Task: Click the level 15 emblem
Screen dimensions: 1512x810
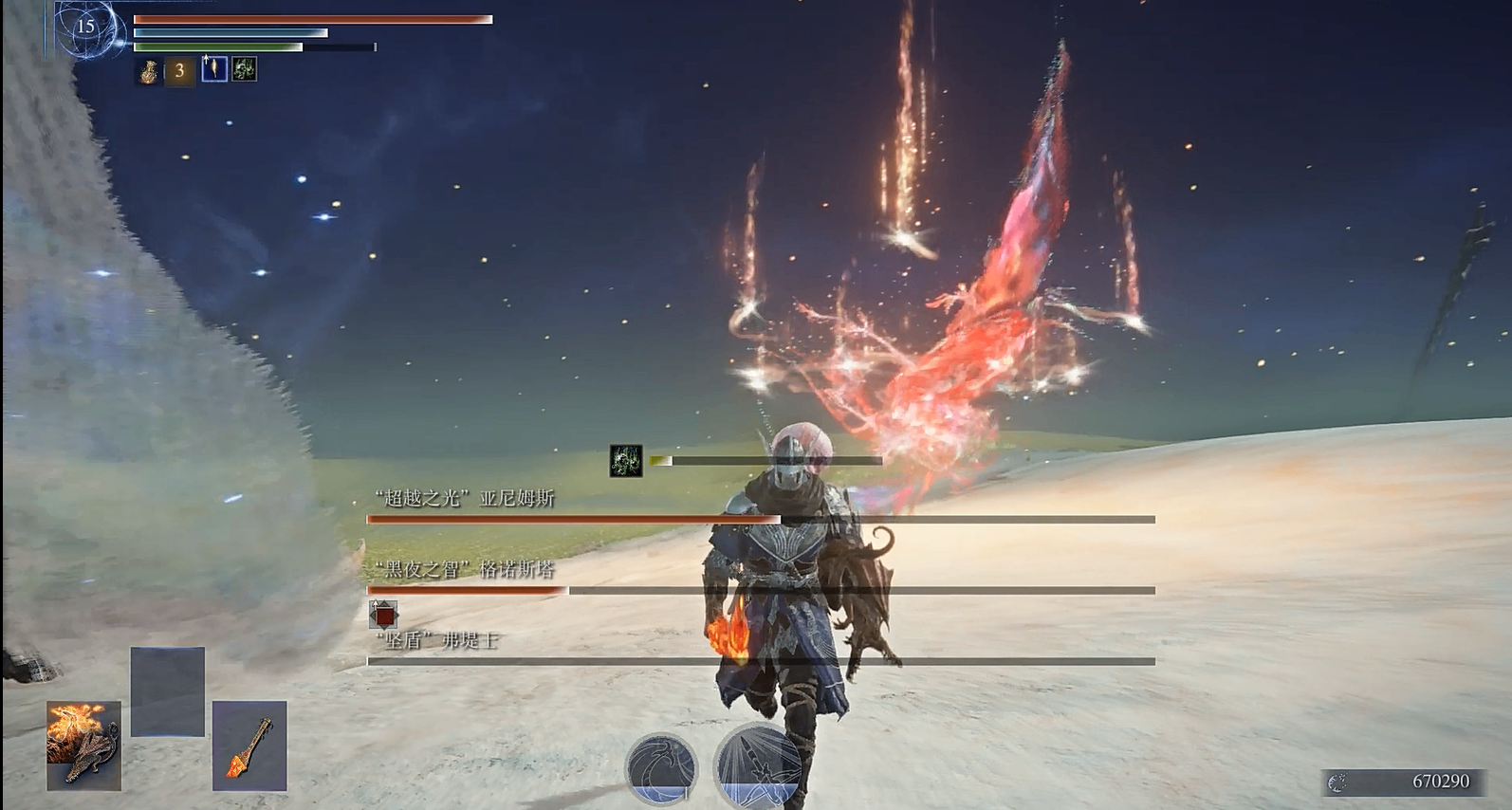Action: [x=86, y=28]
